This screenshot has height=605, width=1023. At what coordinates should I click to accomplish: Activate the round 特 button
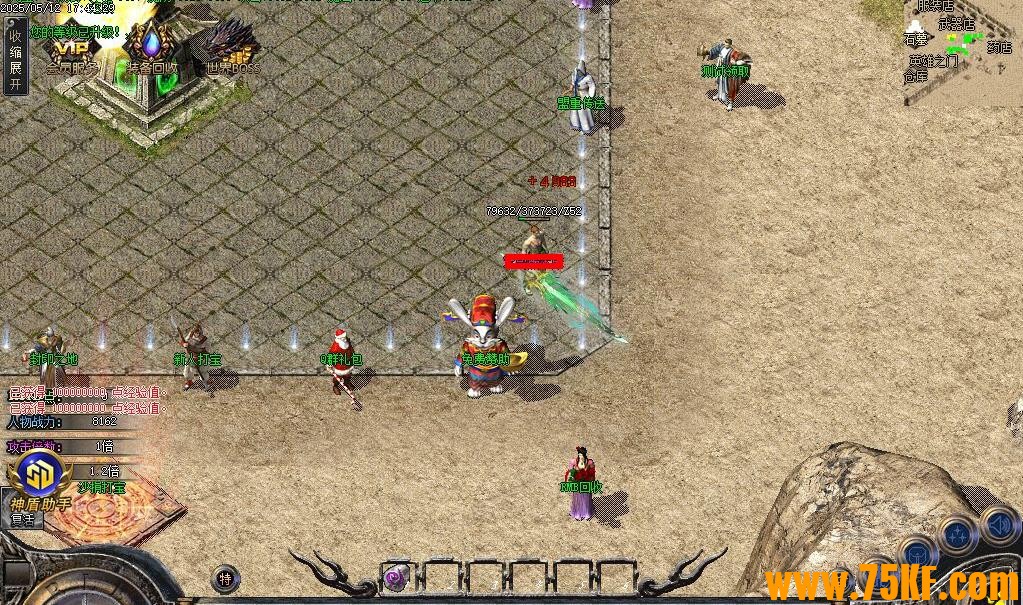coord(226,578)
